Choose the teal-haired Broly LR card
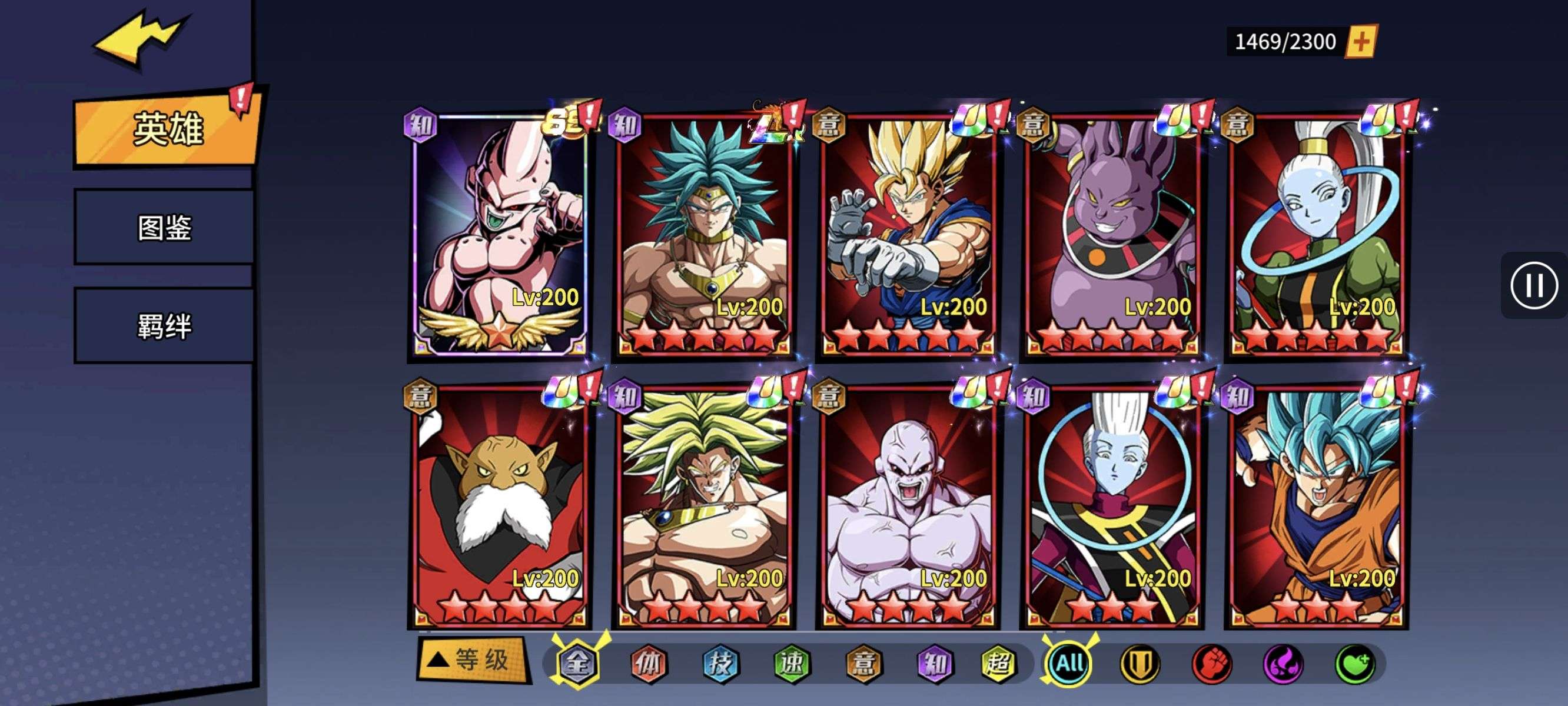Image resolution: width=1568 pixels, height=706 pixels. [x=703, y=234]
